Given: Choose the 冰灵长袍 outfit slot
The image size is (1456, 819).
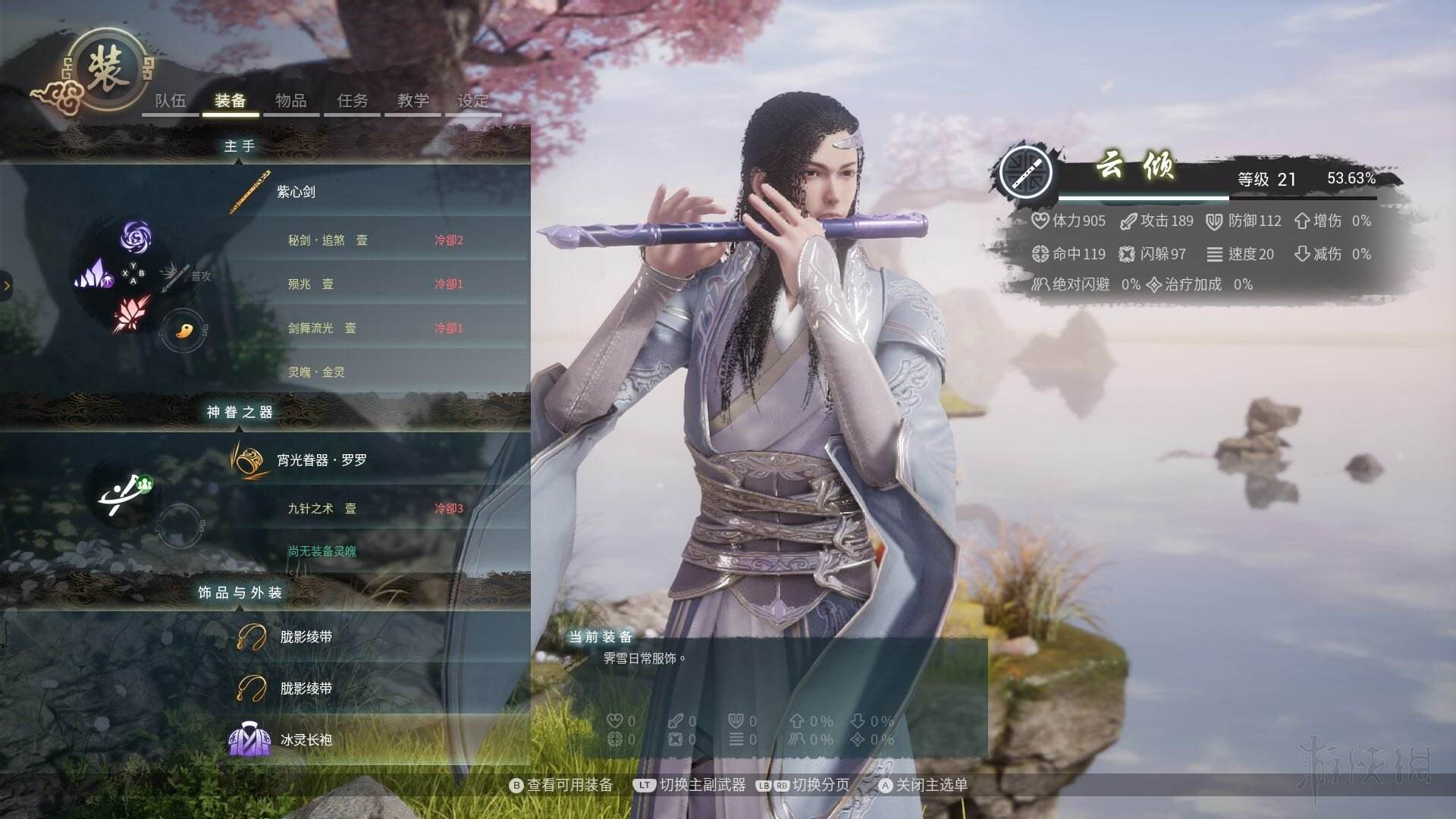Looking at the screenshot, I should [306, 739].
